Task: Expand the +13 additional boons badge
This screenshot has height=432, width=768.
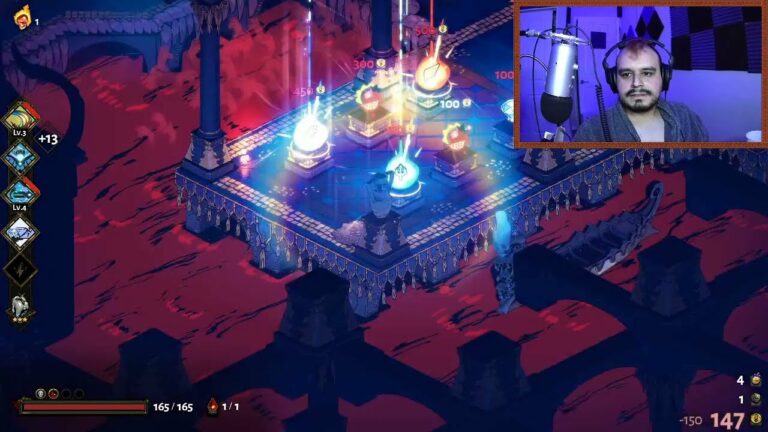Action: [x=47, y=139]
